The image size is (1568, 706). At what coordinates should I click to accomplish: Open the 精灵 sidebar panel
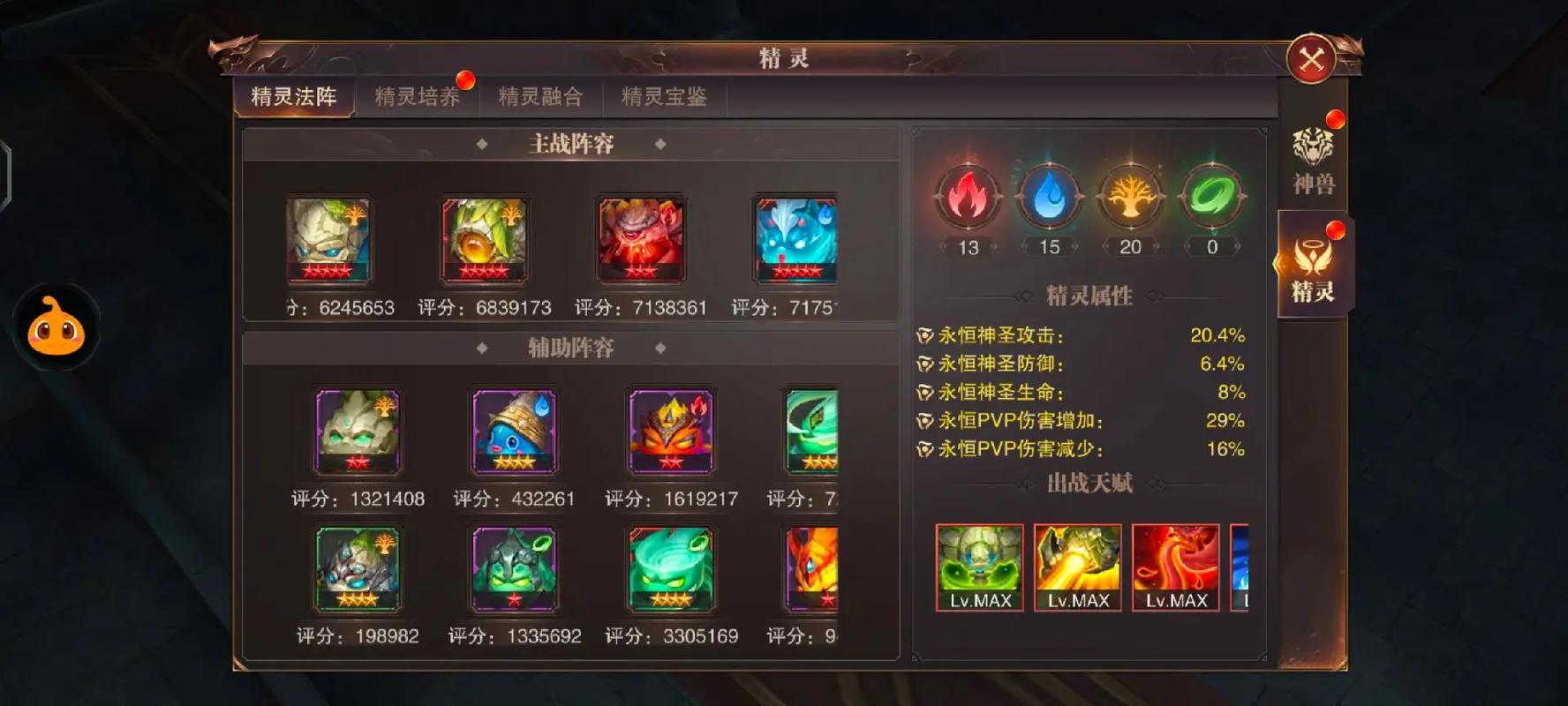point(1313,265)
